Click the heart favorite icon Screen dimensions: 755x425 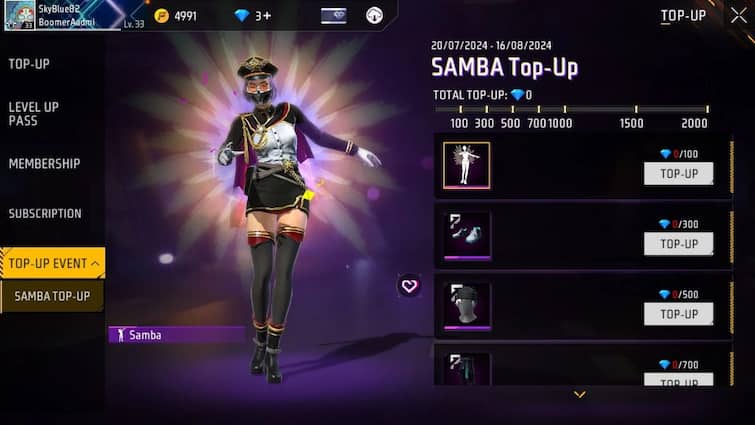(409, 285)
